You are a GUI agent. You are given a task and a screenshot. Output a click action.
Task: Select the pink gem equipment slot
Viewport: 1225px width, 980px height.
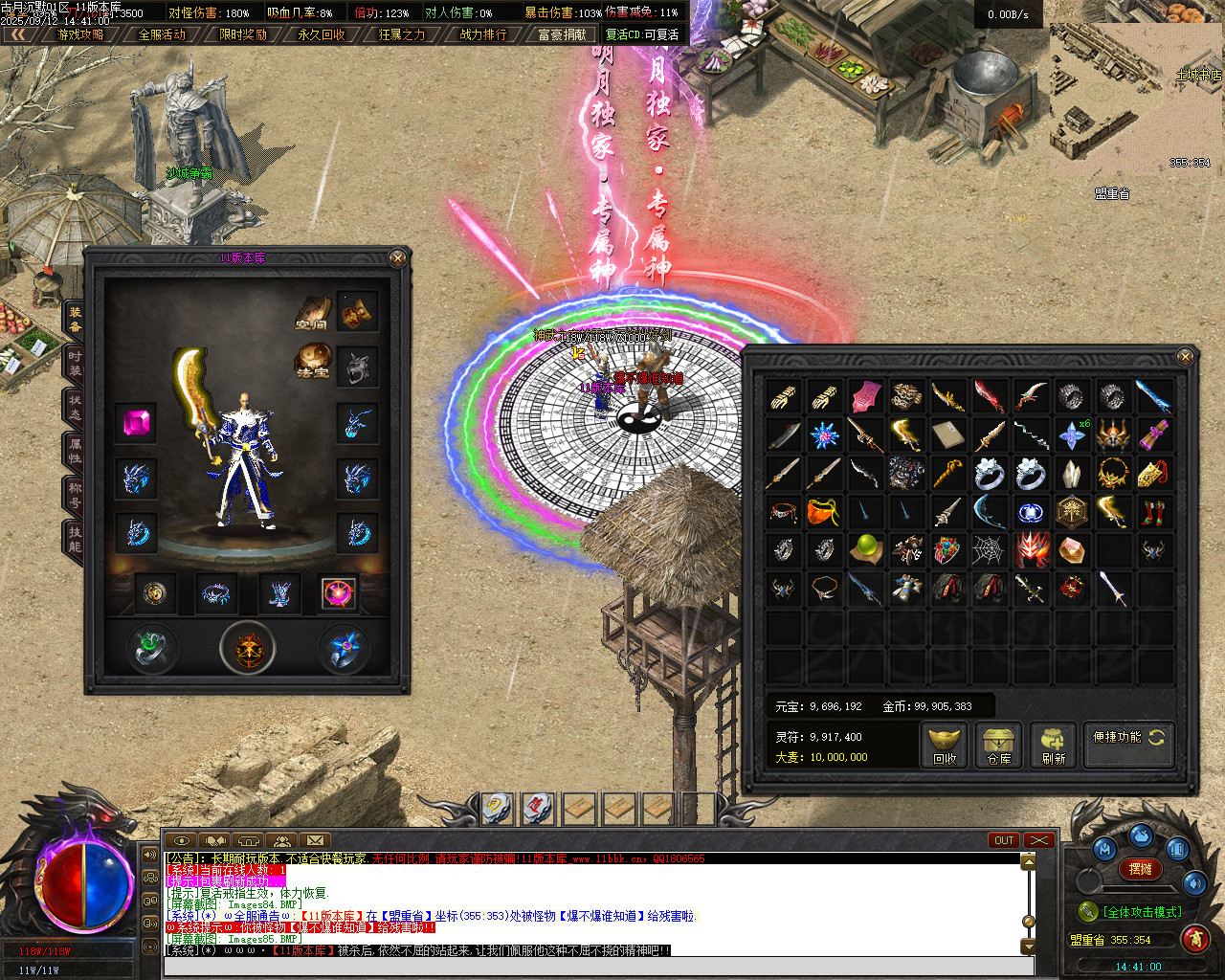coord(137,422)
